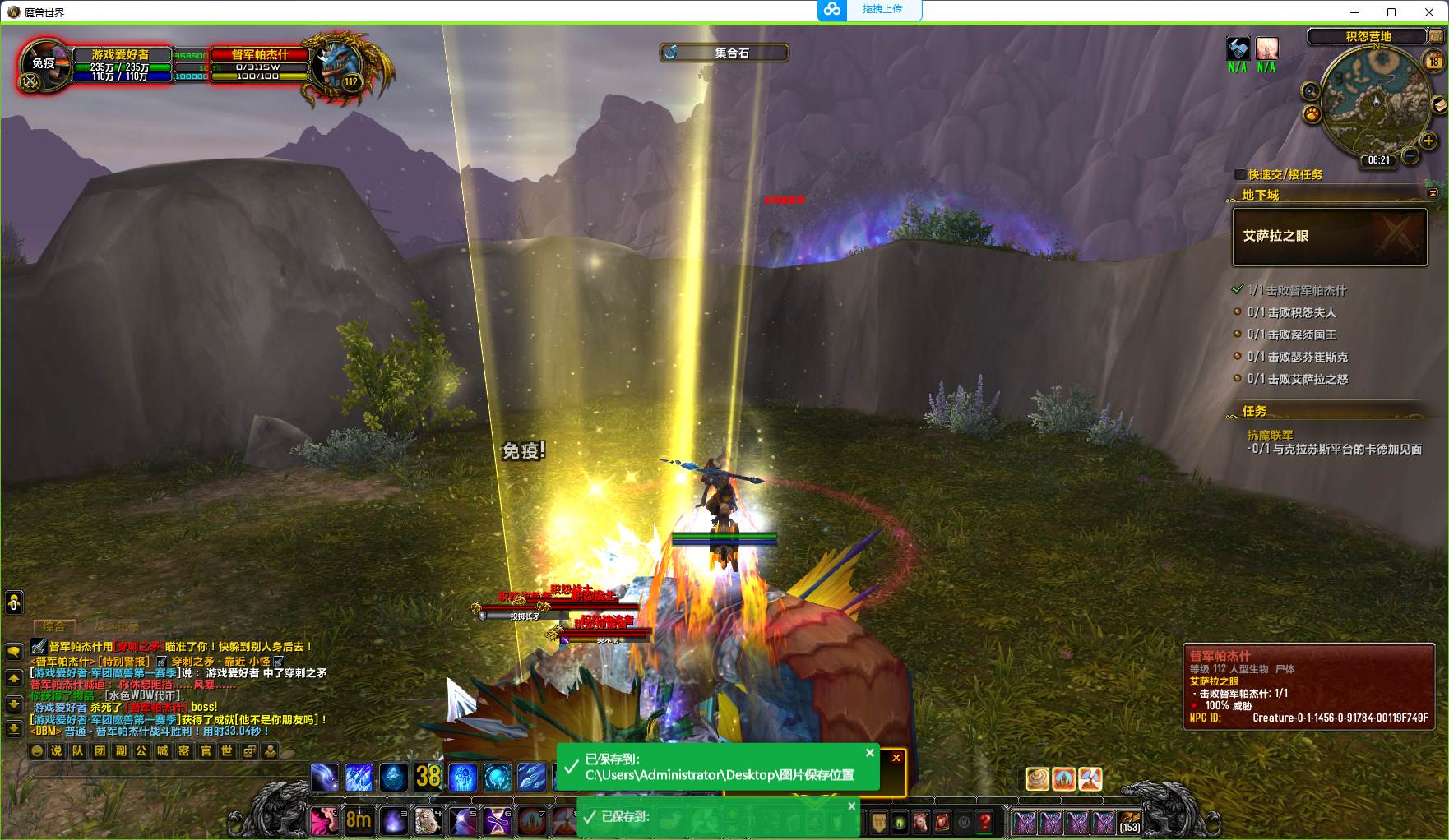Toggle the 快速交/接任务 checkbox

coord(1240,174)
